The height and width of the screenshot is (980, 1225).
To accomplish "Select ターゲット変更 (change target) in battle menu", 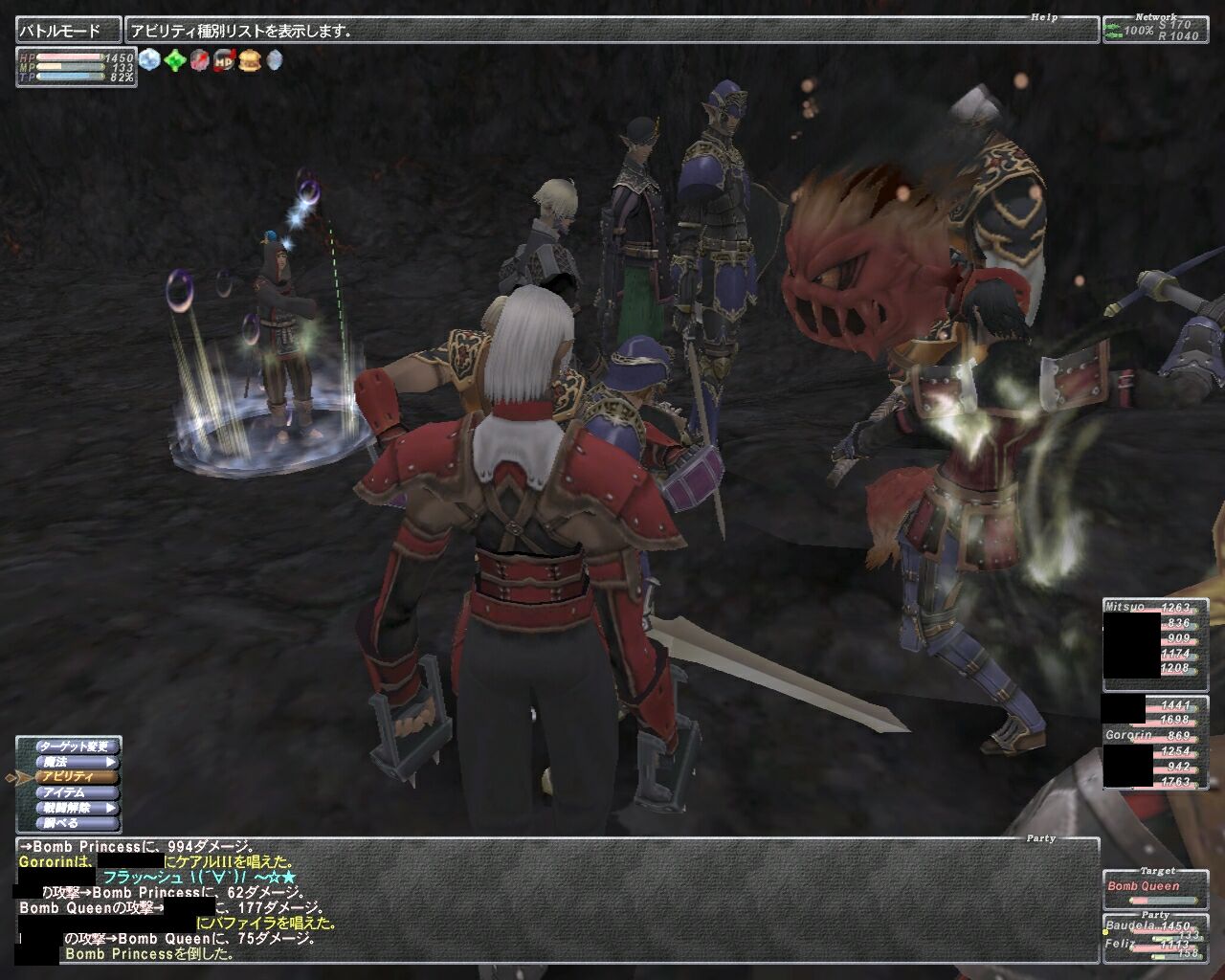I will [x=77, y=746].
